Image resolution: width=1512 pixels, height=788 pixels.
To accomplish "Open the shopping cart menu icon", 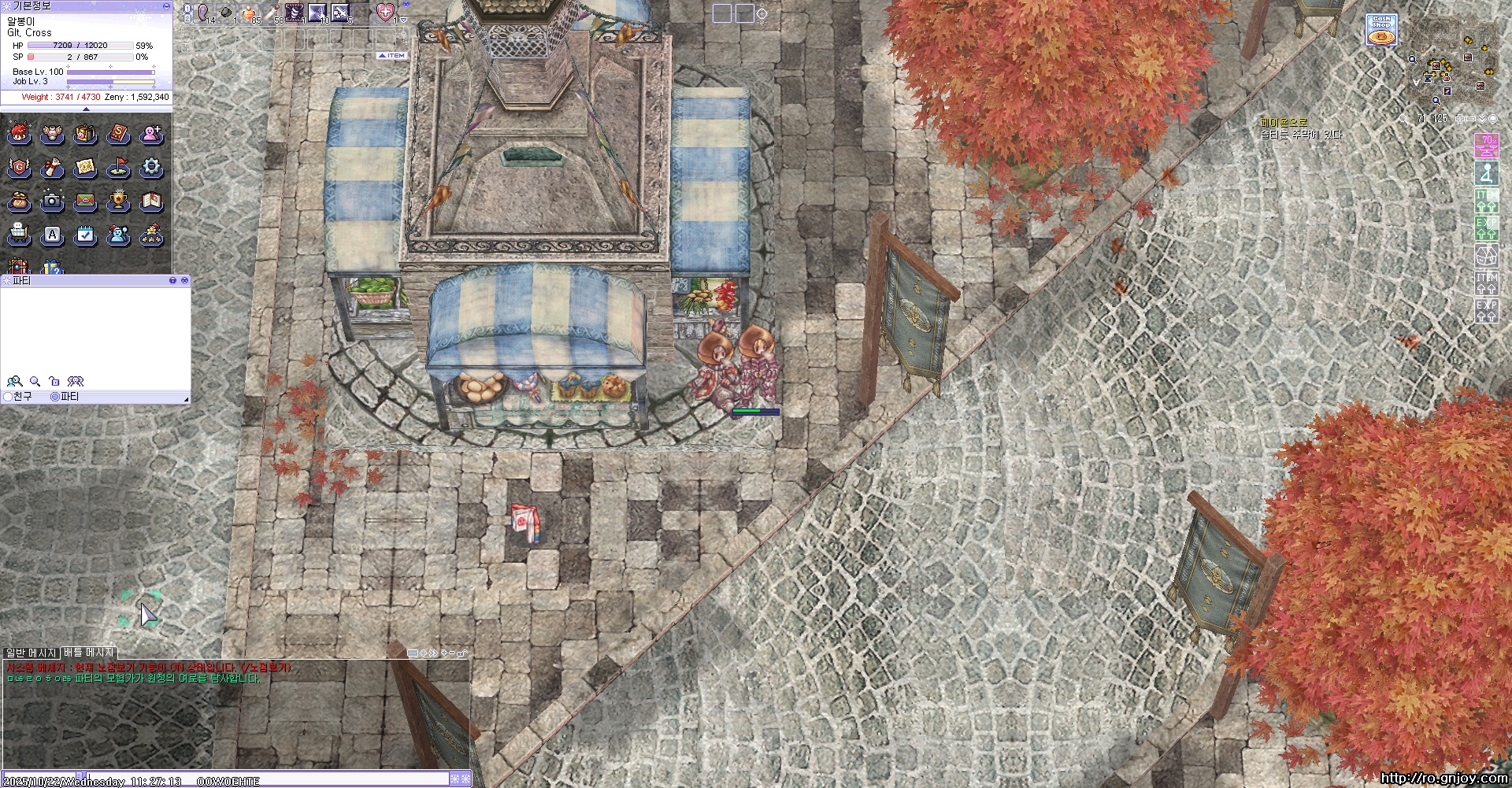I will 19,235.
